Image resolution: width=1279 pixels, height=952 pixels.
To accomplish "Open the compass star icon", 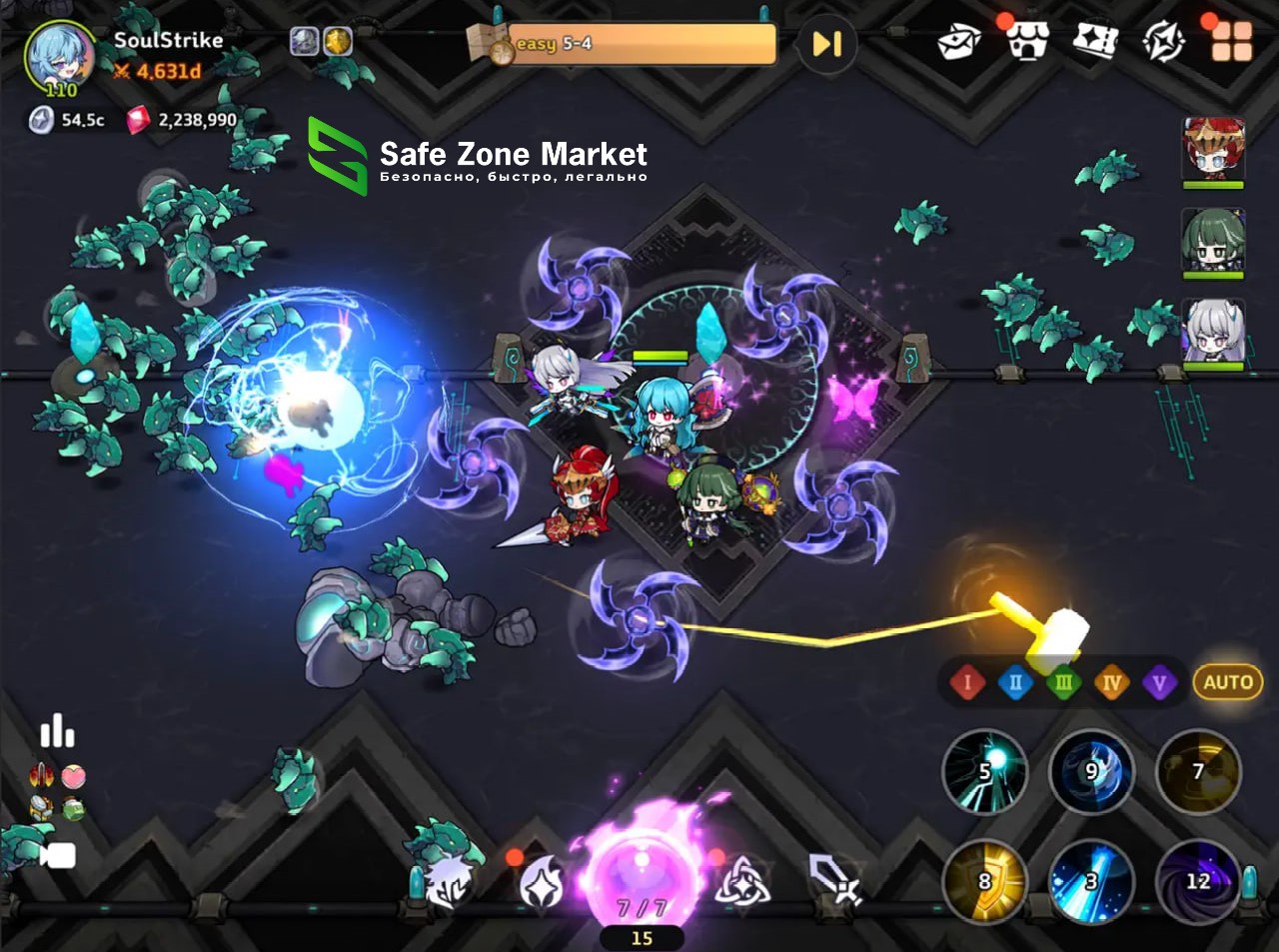I will (x=1163, y=42).
